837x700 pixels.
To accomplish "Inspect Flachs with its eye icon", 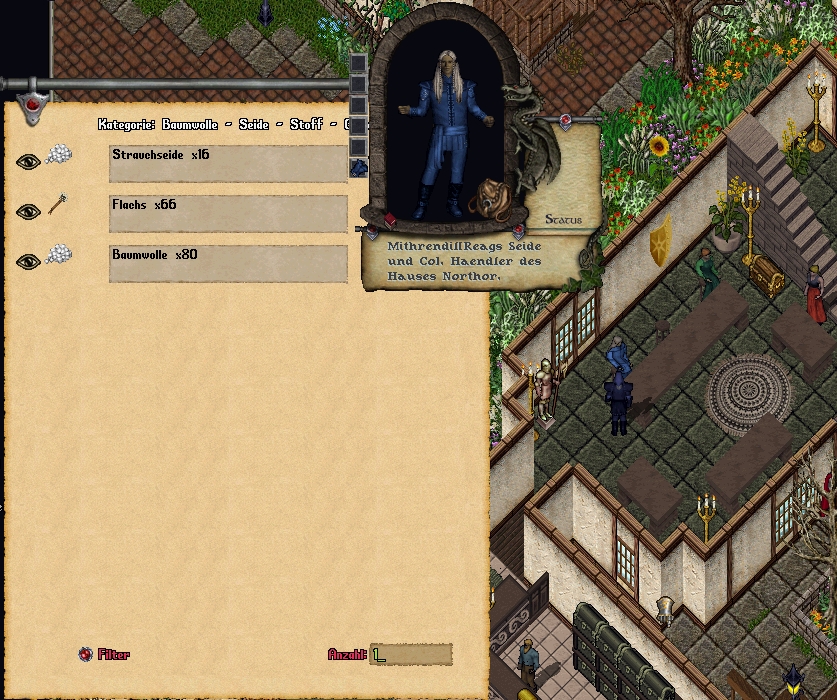I will 28,211.
